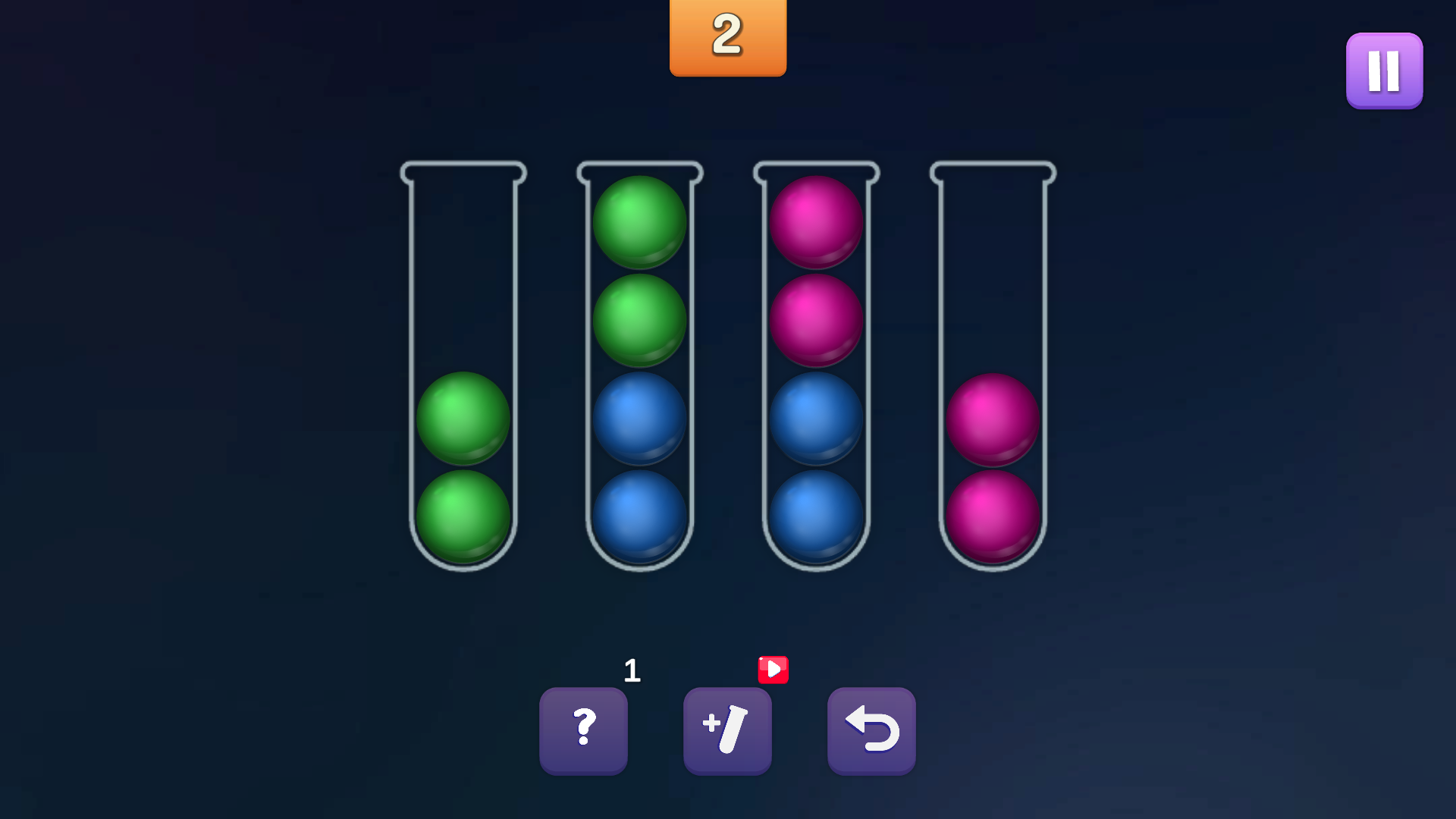Pick the top magenta ball in third tube
Screen dimensions: 1456x819
815,222
